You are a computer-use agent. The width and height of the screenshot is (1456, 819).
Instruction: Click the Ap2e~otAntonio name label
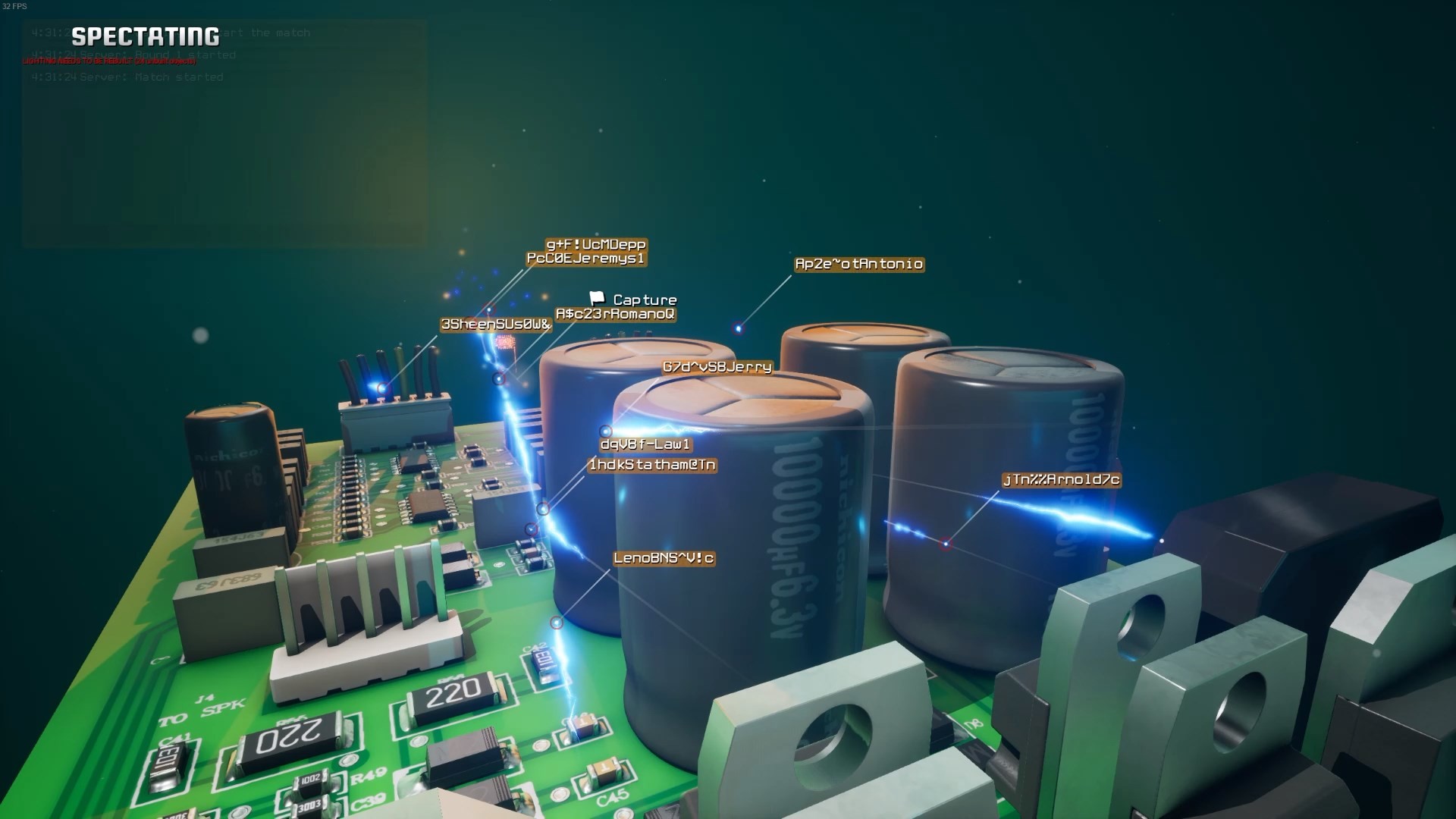858,264
